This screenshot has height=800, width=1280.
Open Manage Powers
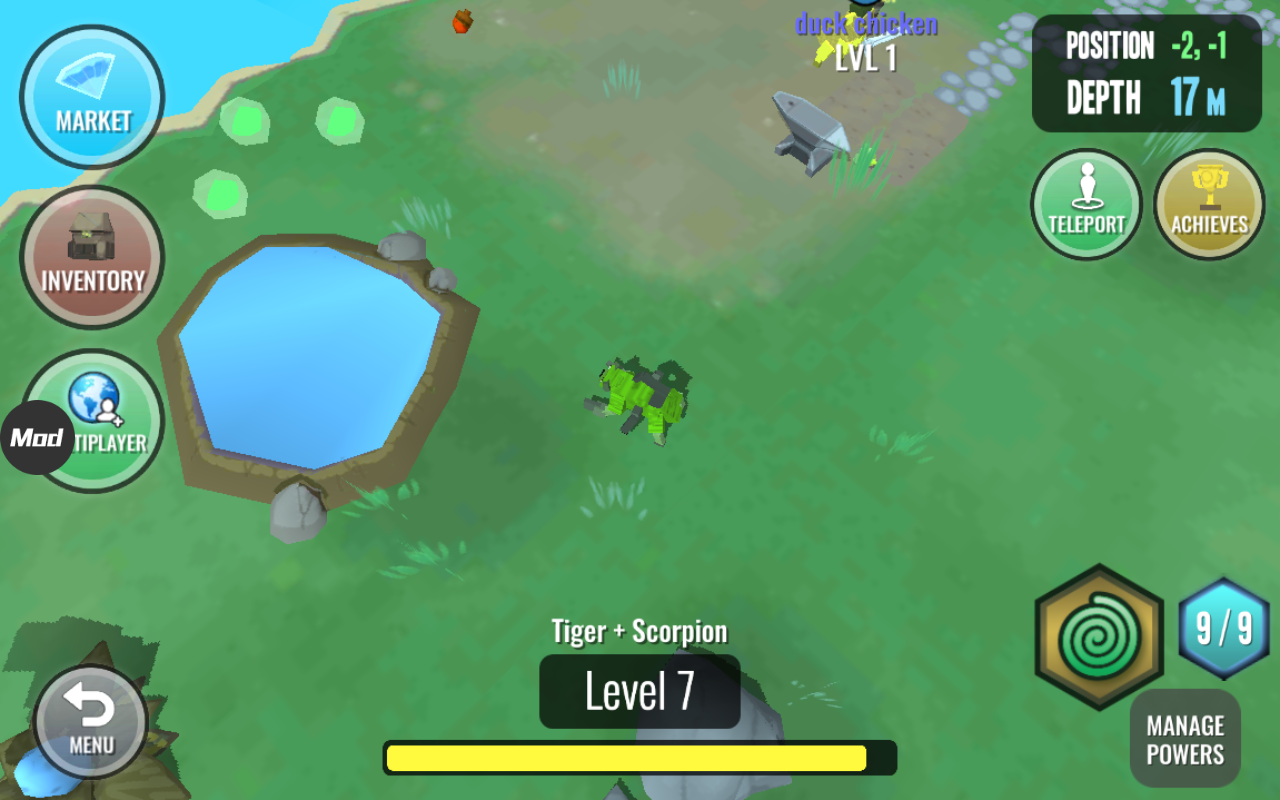[1185, 739]
